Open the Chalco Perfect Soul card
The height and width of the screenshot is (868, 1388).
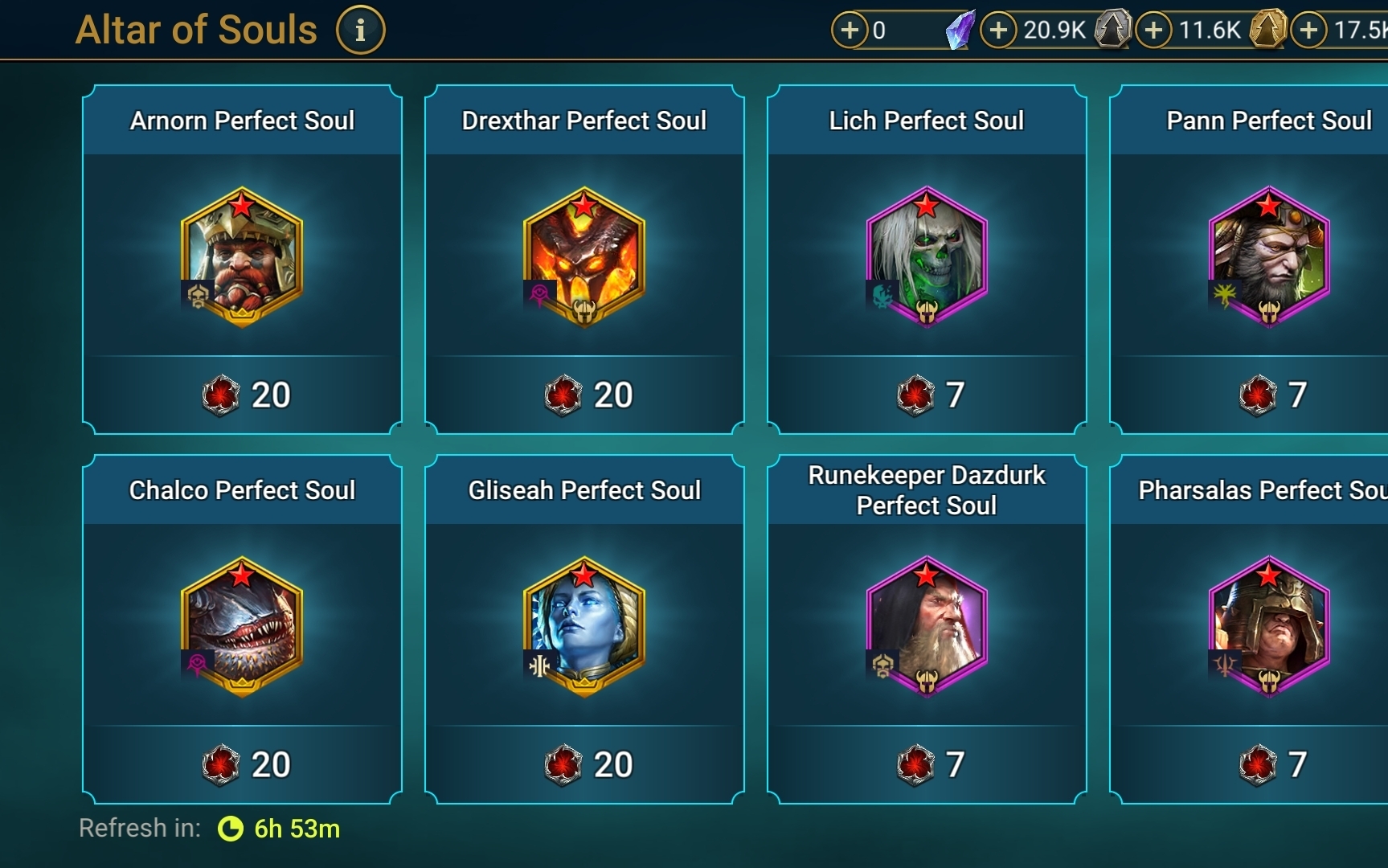(x=242, y=628)
